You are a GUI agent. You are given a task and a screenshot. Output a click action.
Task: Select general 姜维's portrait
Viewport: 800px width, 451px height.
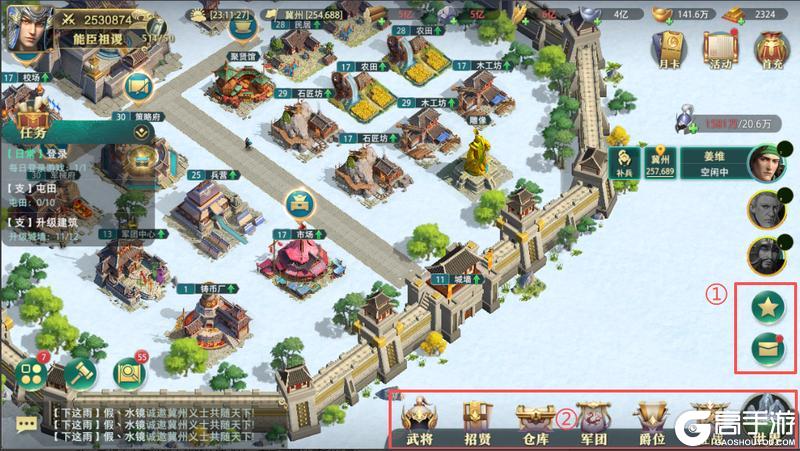tap(763, 164)
